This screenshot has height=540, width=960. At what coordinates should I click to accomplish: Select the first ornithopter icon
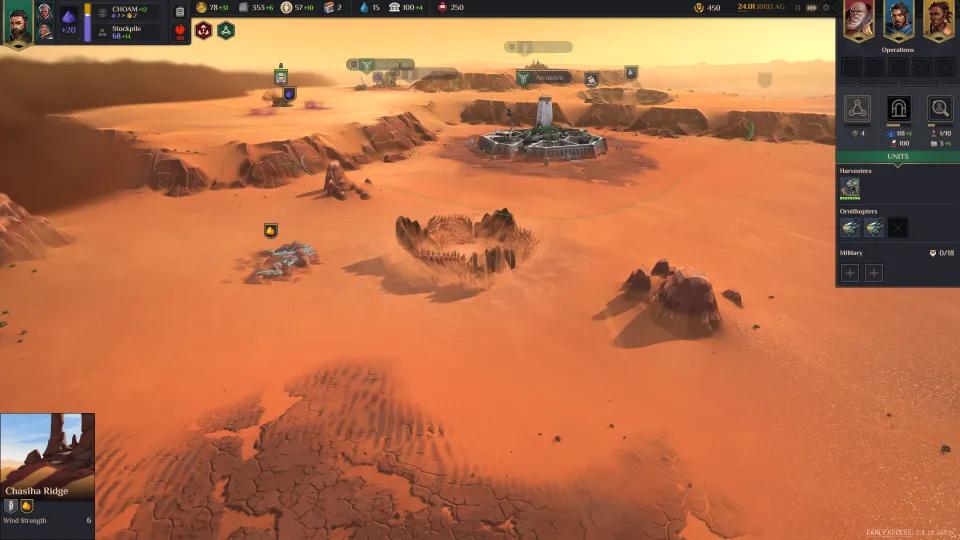pyautogui.click(x=850, y=228)
